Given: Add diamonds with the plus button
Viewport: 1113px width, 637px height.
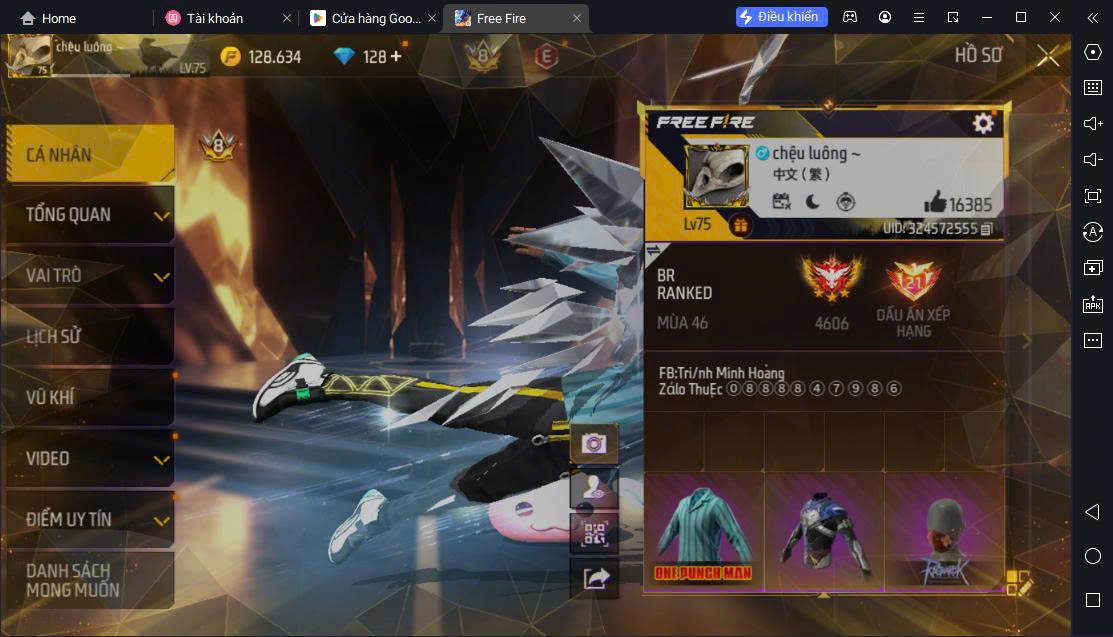Looking at the screenshot, I should [x=396, y=56].
